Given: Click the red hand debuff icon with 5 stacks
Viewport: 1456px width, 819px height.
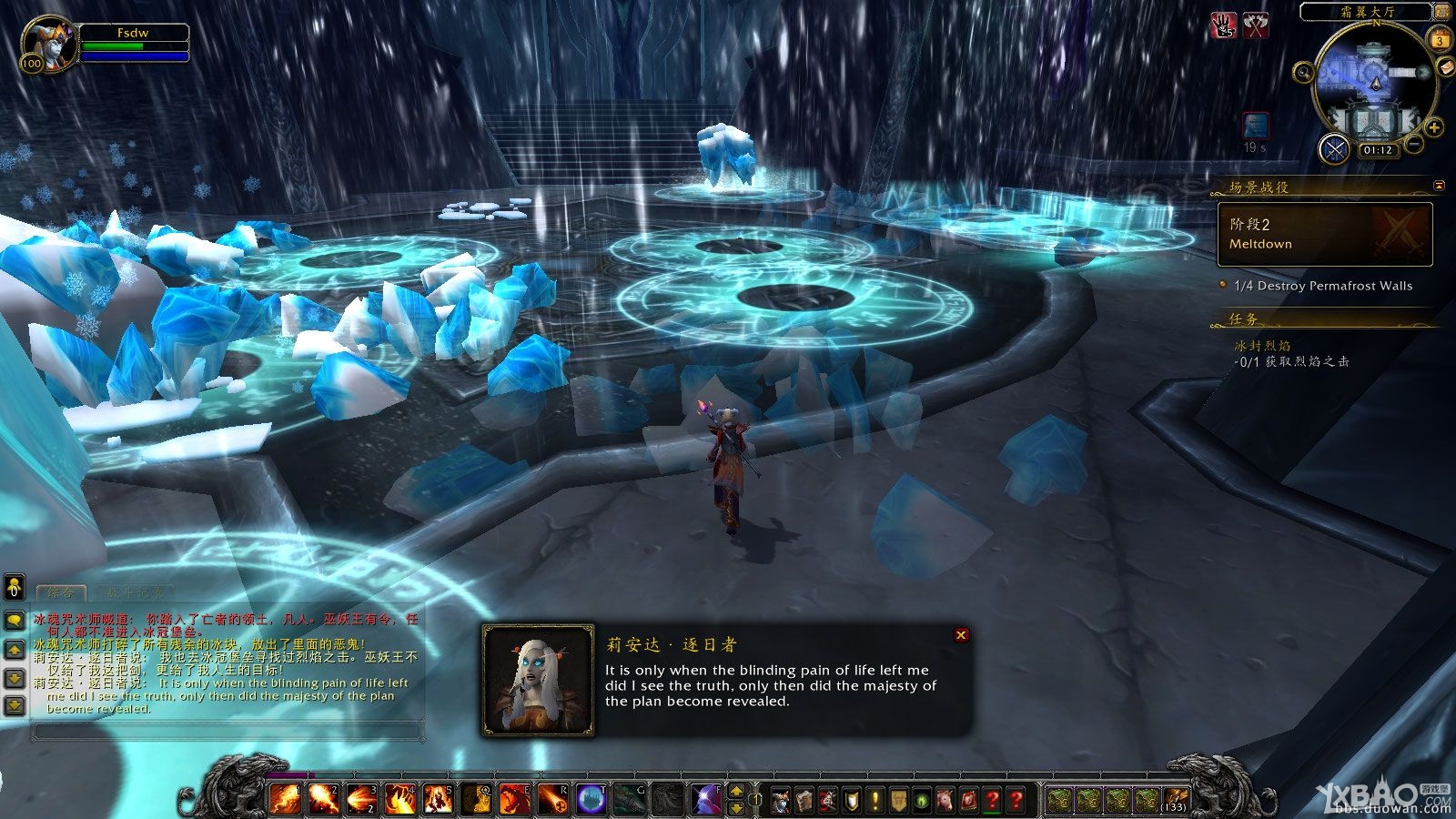Looking at the screenshot, I should pyautogui.click(x=1224, y=25).
